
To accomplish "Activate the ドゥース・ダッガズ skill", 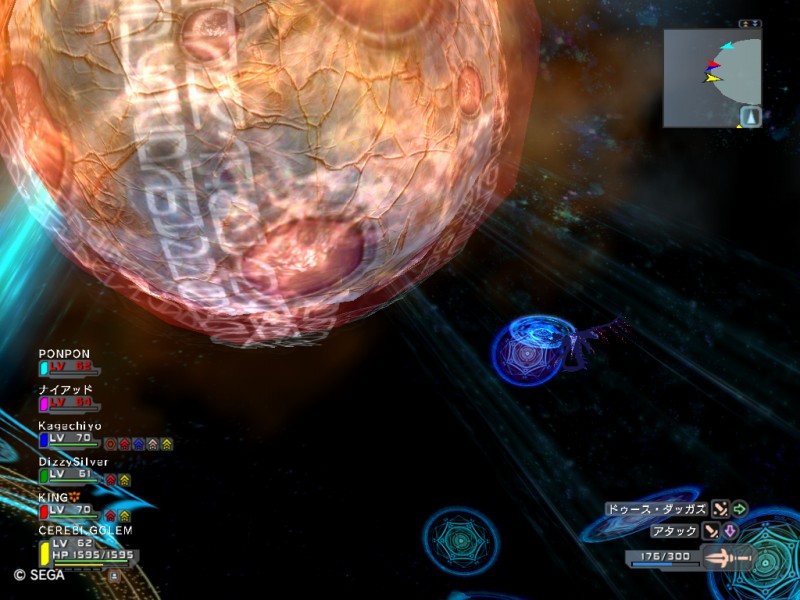I will 656,509.
